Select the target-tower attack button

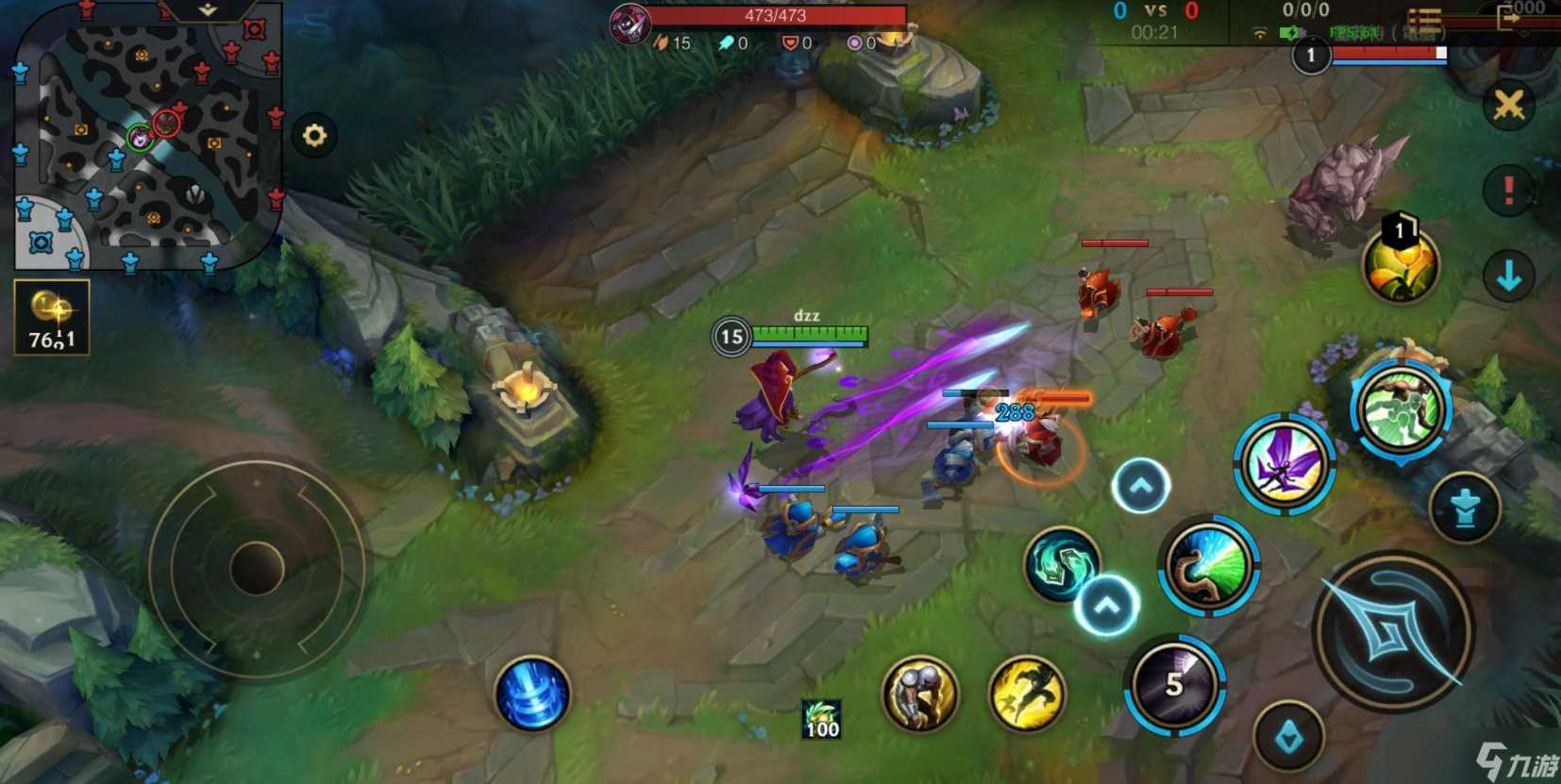[1465, 509]
